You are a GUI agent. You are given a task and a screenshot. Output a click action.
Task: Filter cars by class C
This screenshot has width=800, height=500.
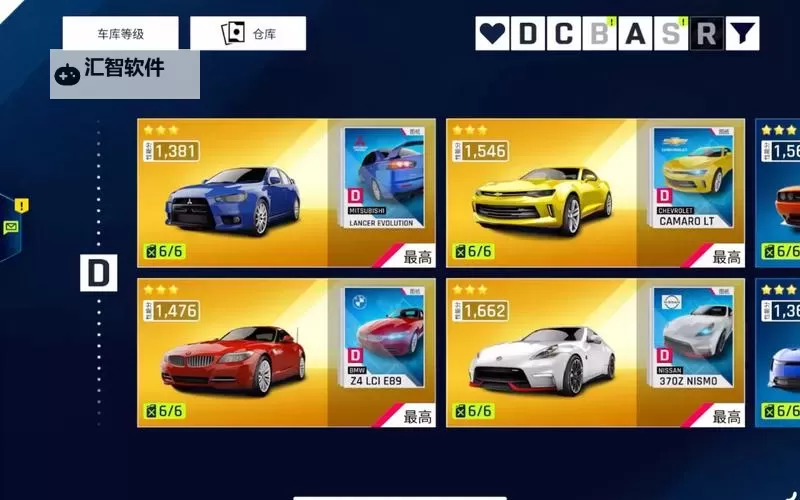(563, 34)
